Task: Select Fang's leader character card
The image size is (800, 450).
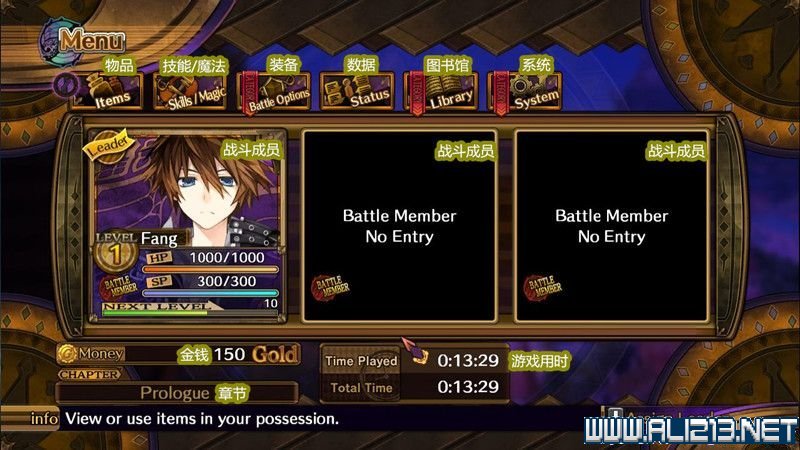Action: click(188, 225)
